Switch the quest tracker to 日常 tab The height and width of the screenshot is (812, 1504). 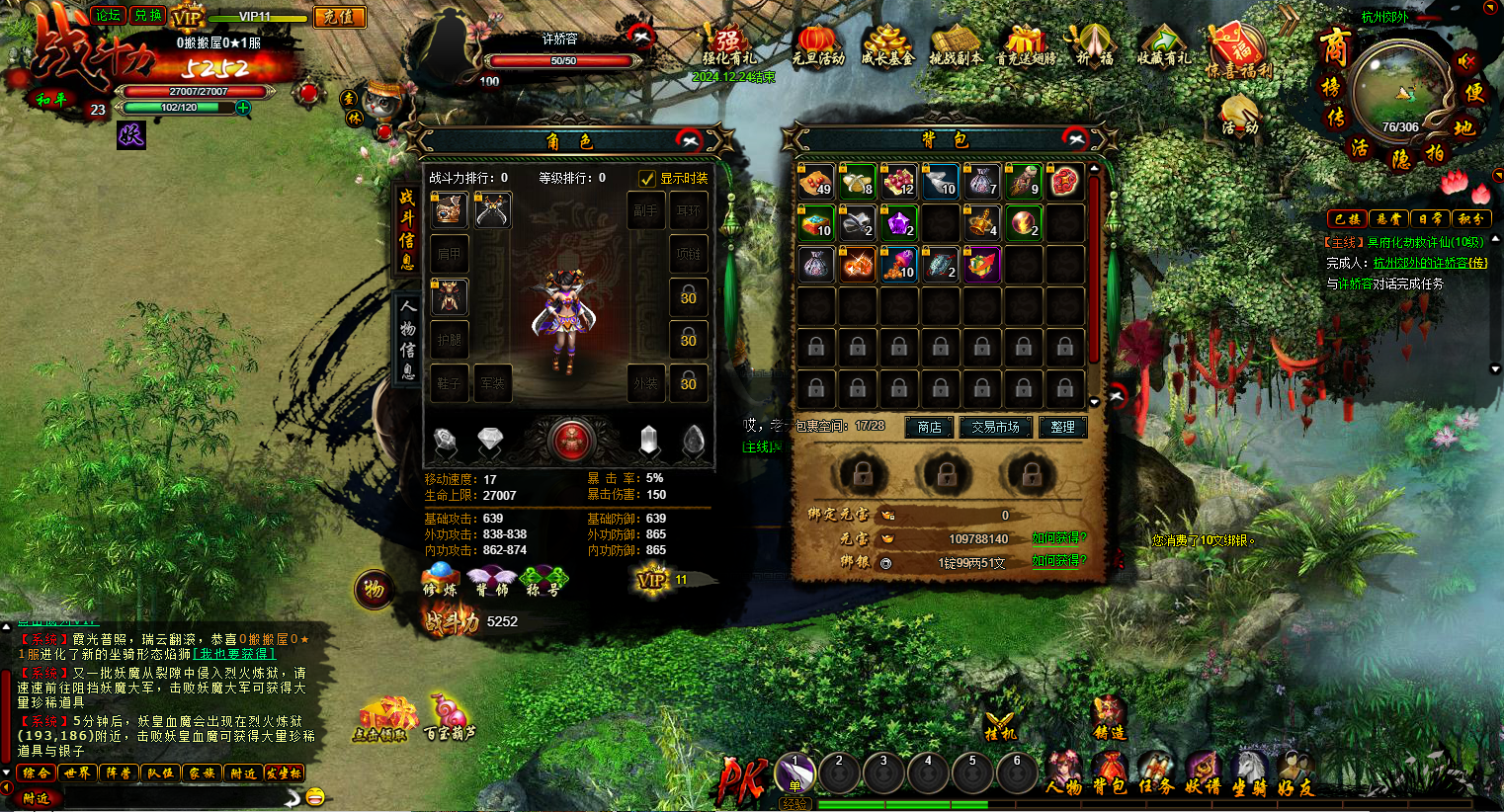click(1429, 218)
